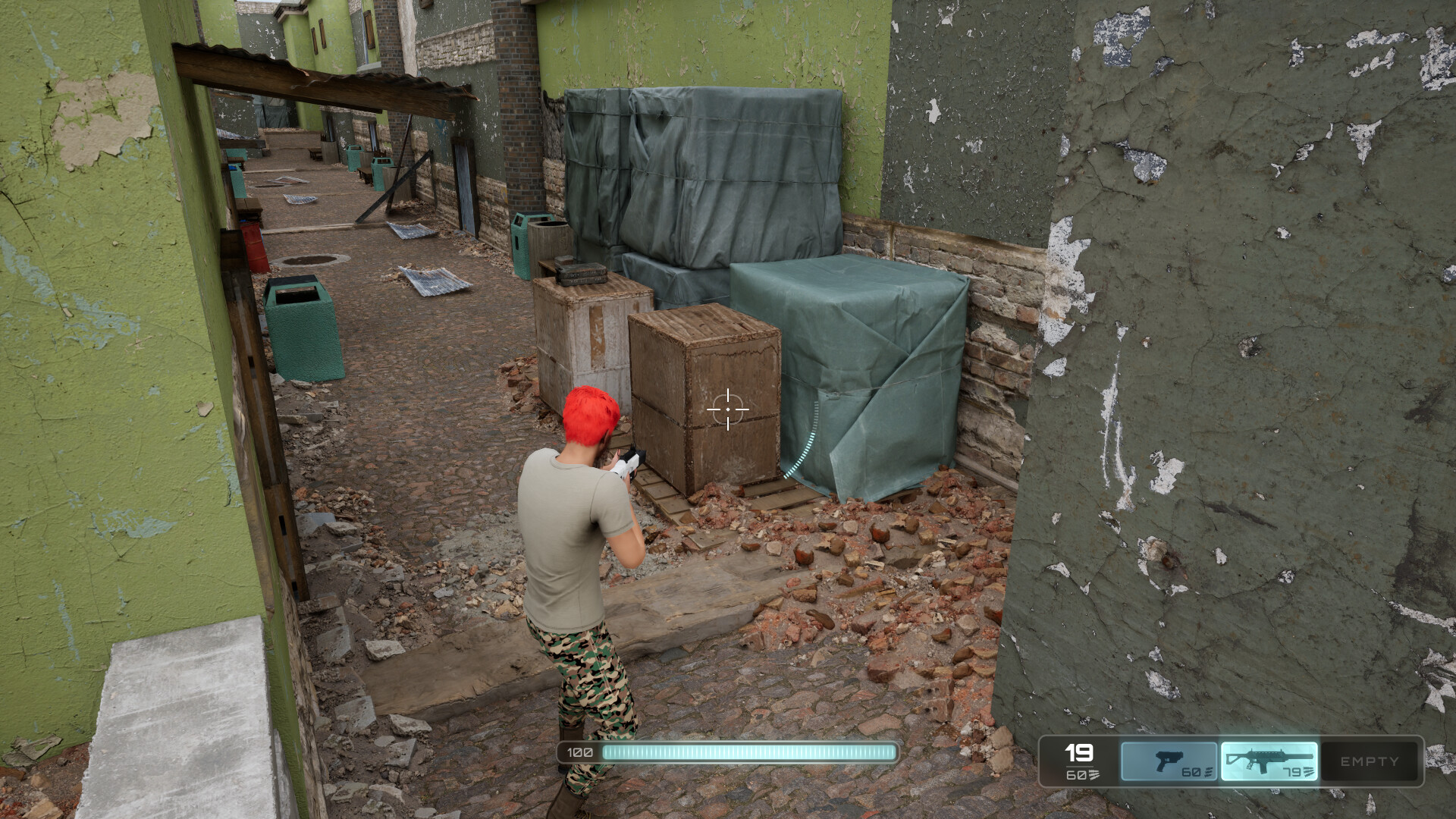This screenshot has height=819, width=1456.
Task: Click the current ammo number 19
Action: coord(1078,755)
